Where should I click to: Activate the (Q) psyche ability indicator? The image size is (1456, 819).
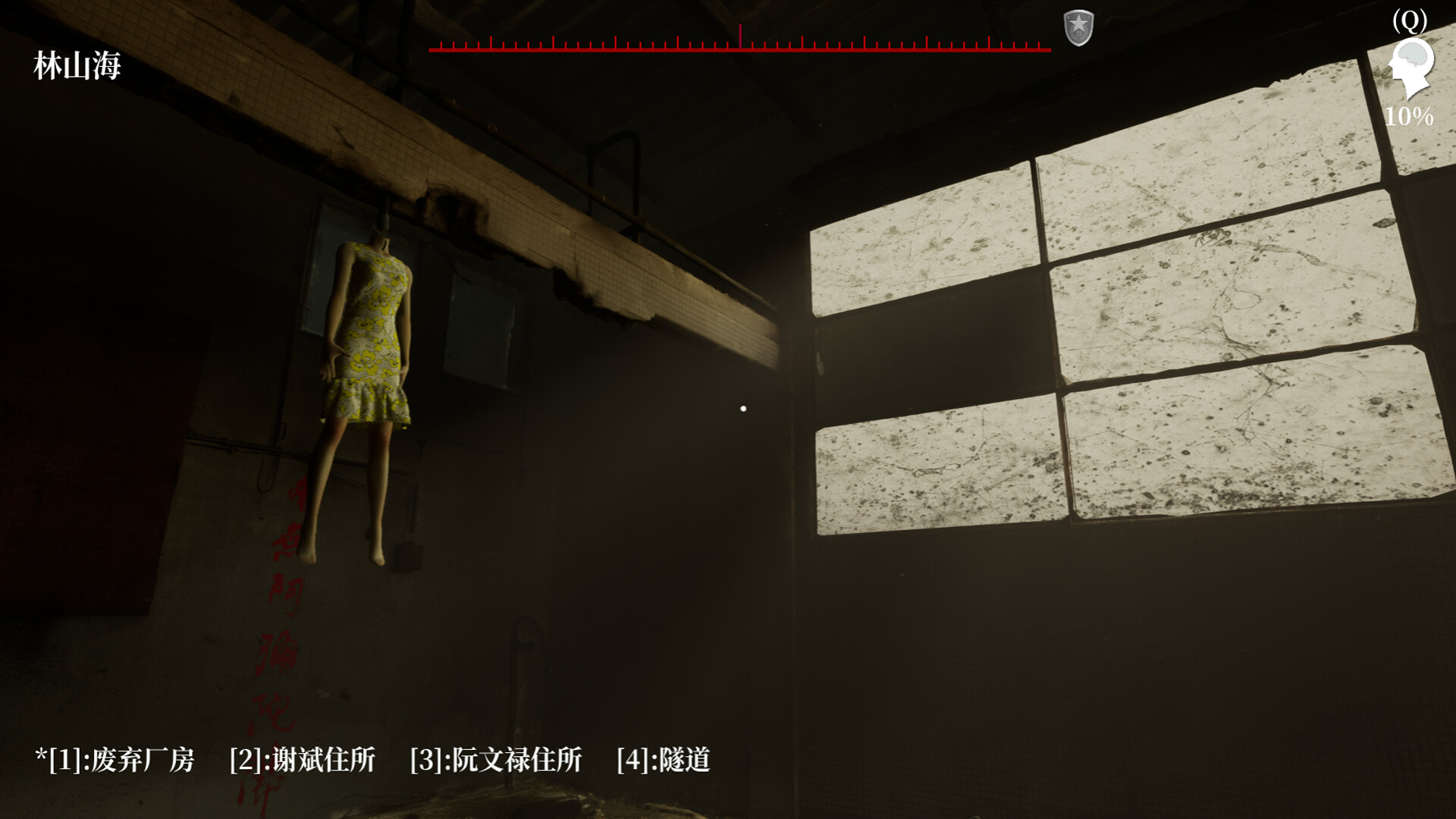pos(1410,20)
